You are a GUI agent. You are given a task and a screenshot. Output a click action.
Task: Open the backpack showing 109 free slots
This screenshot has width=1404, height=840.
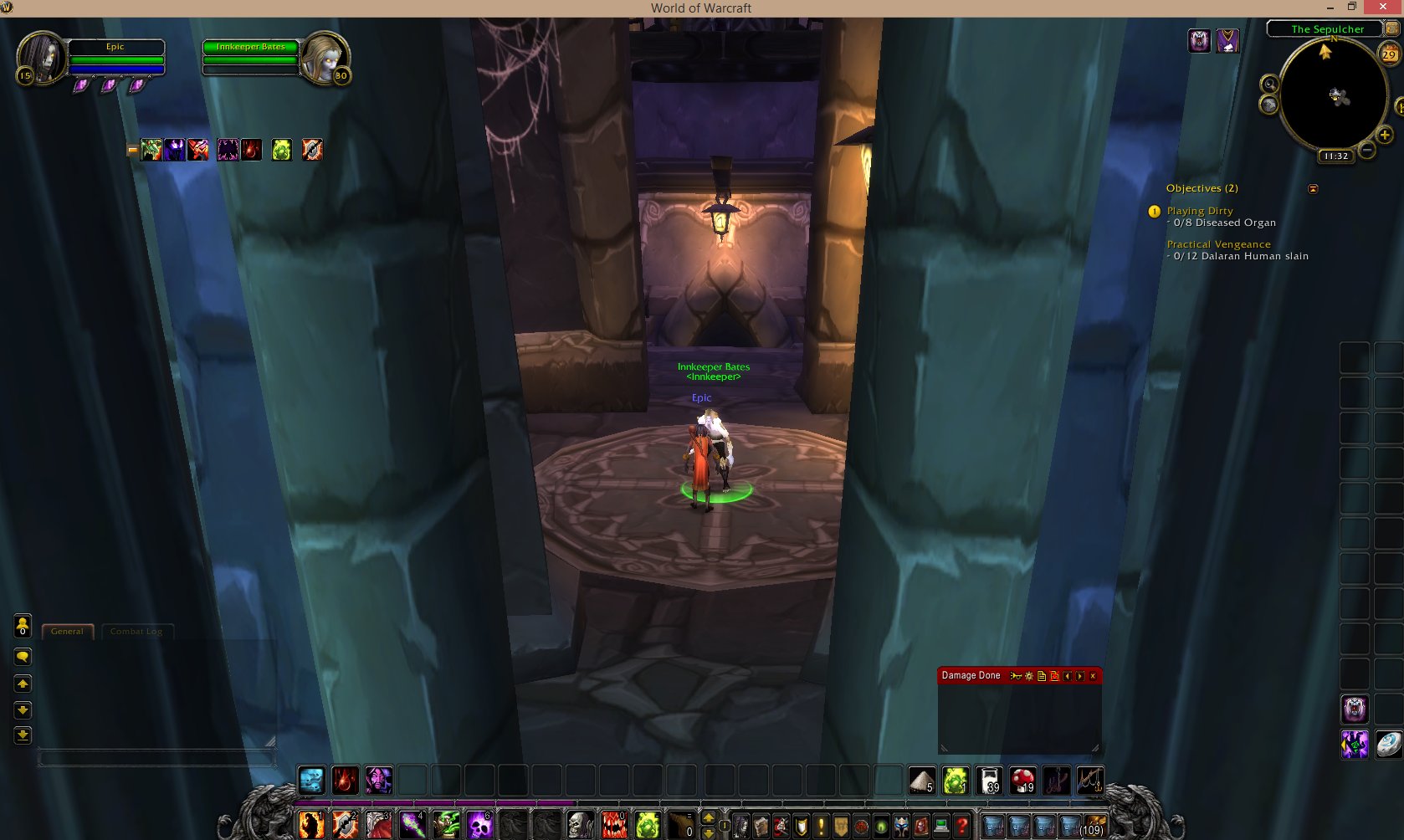[1096, 824]
